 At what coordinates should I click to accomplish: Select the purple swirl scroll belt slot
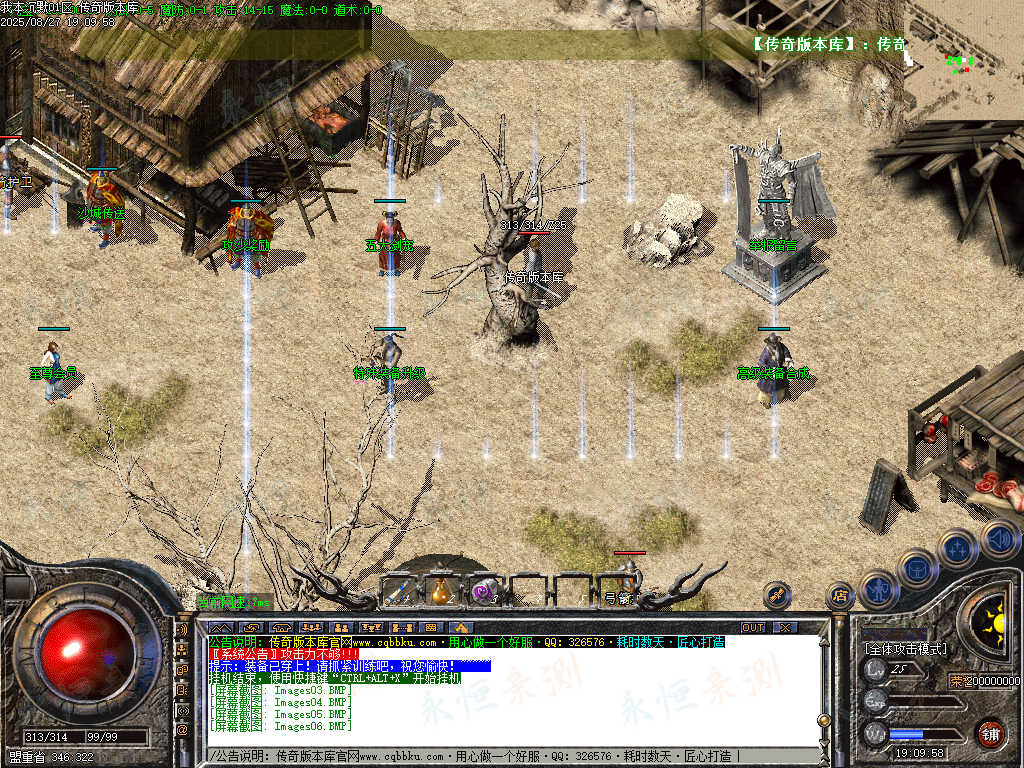click(x=485, y=590)
